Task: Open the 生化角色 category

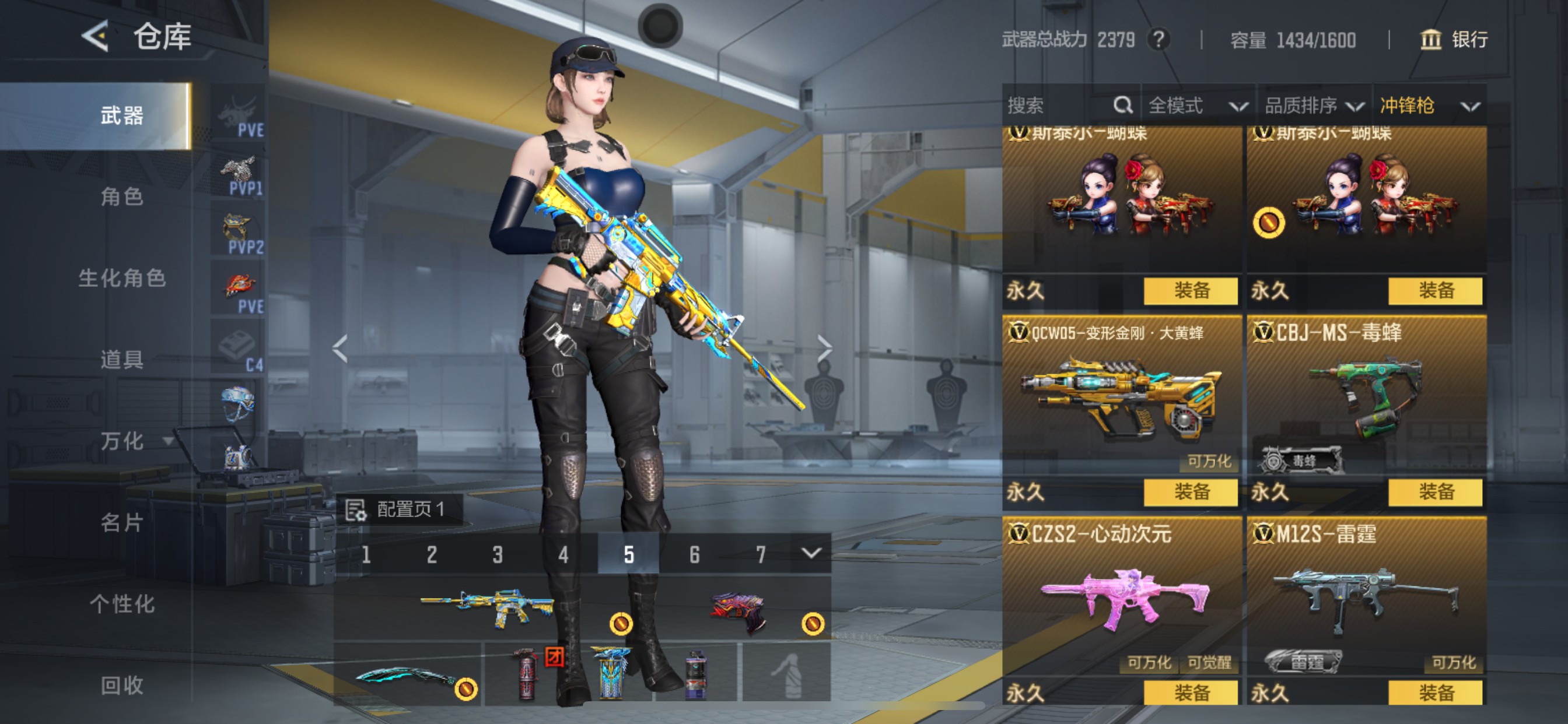Action: coord(122,278)
